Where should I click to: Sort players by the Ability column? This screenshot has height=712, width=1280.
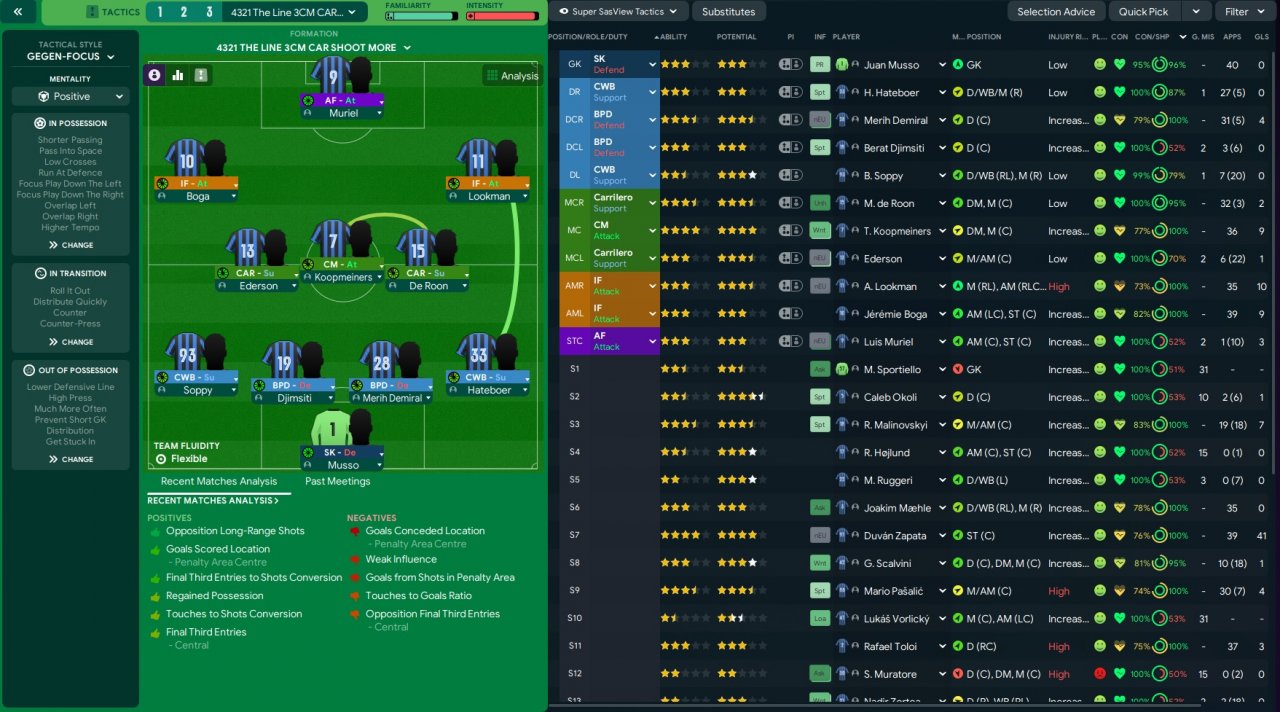point(675,37)
